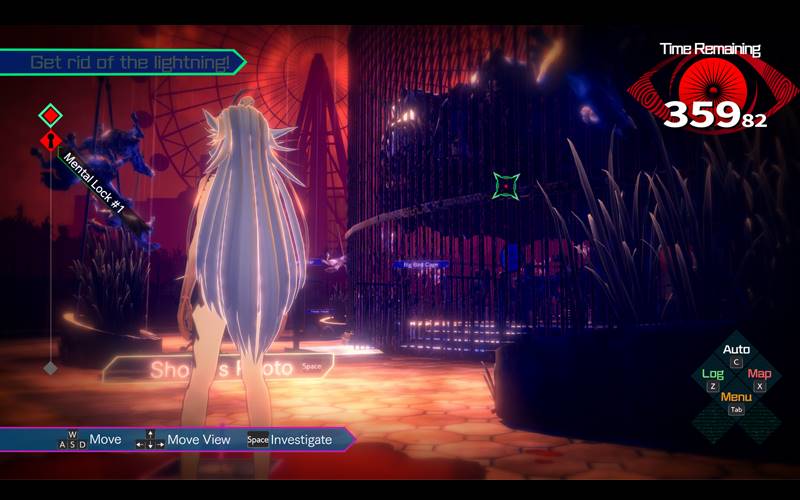
Task: Open the Map
Action: pyautogui.click(x=760, y=374)
